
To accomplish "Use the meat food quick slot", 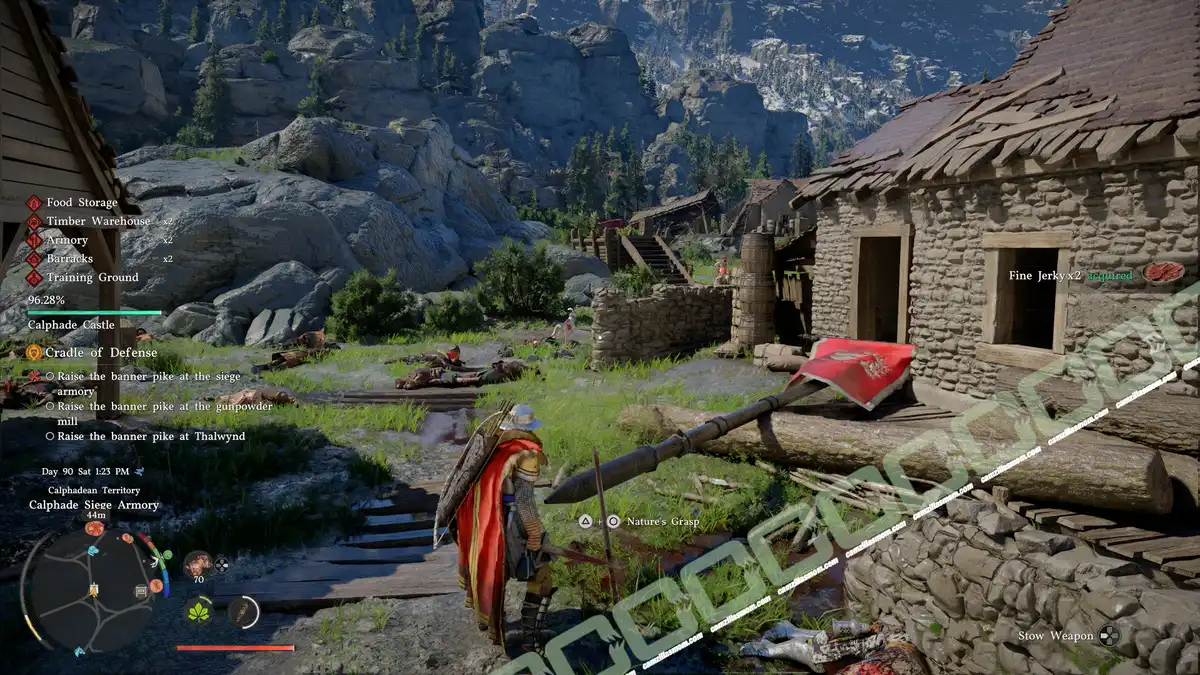I will [x=198, y=563].
